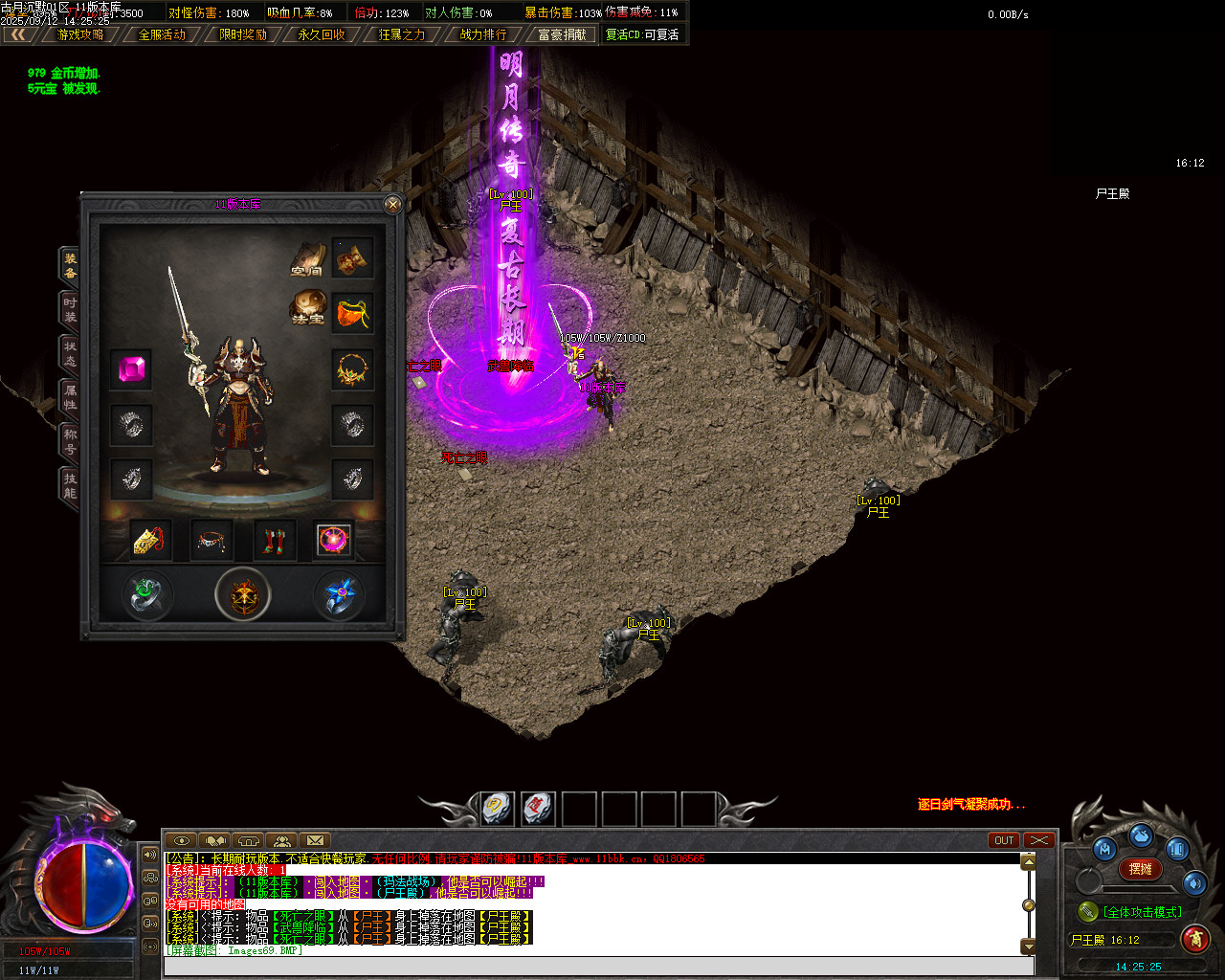Select the gold necklace equipment slot
The width and height of the screenshot is (1225, 980).
click(x=352, y=369)
